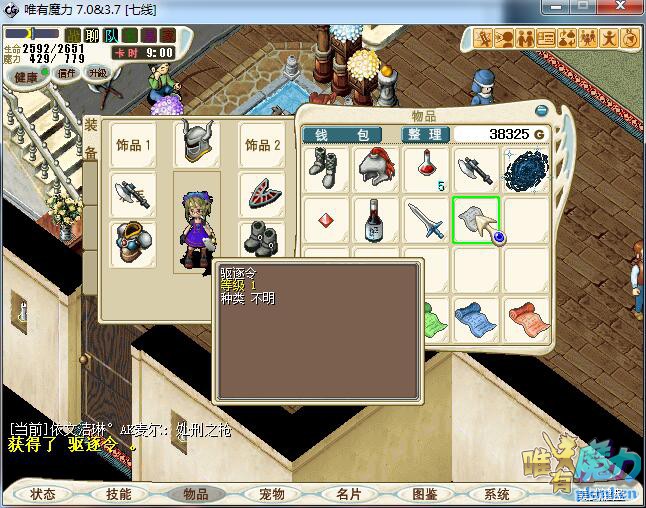Open the 状态 status menu
The image size is (646, 508).
pos(43,494)
